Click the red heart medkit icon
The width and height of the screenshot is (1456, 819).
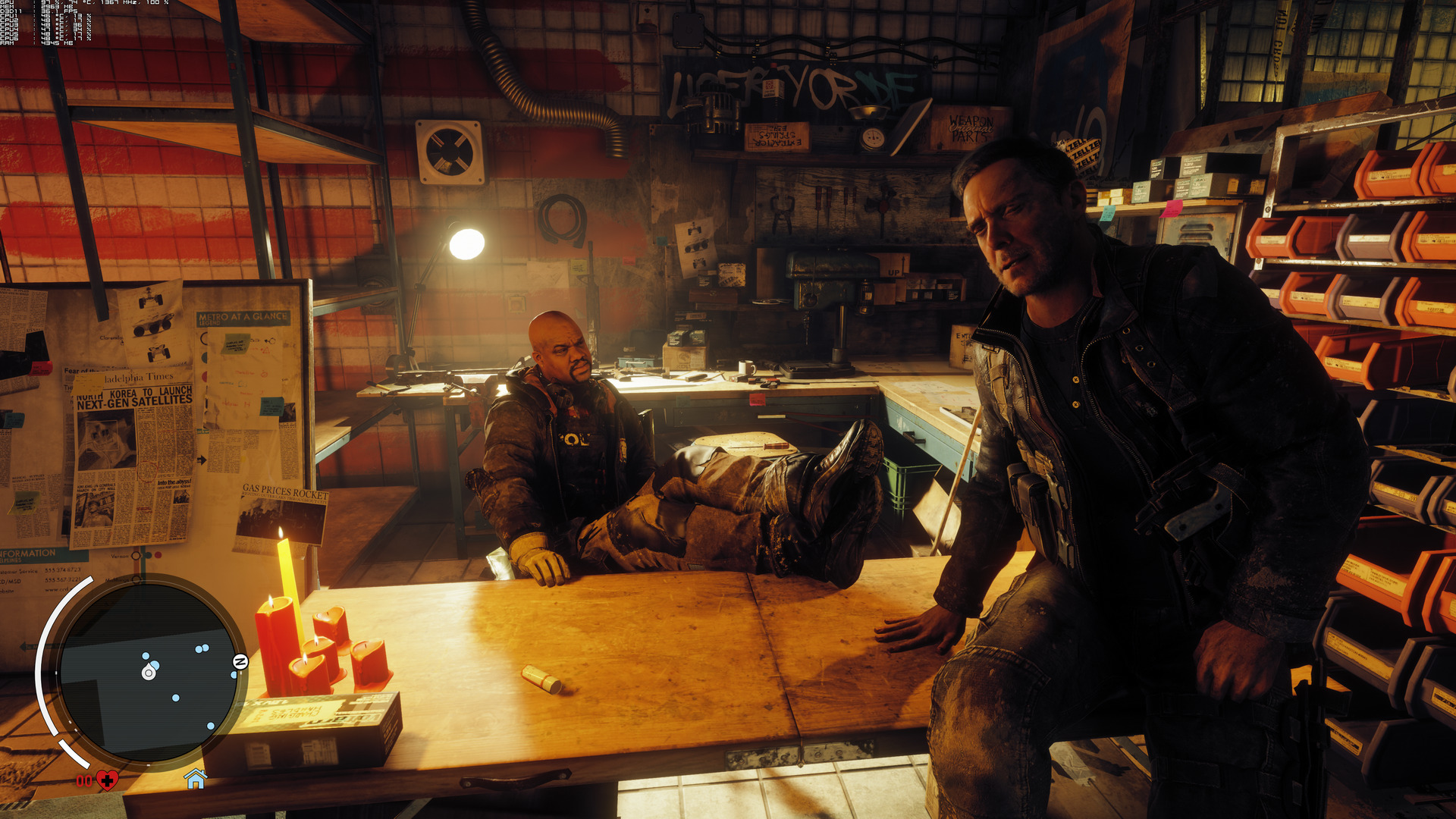[107, 780]
